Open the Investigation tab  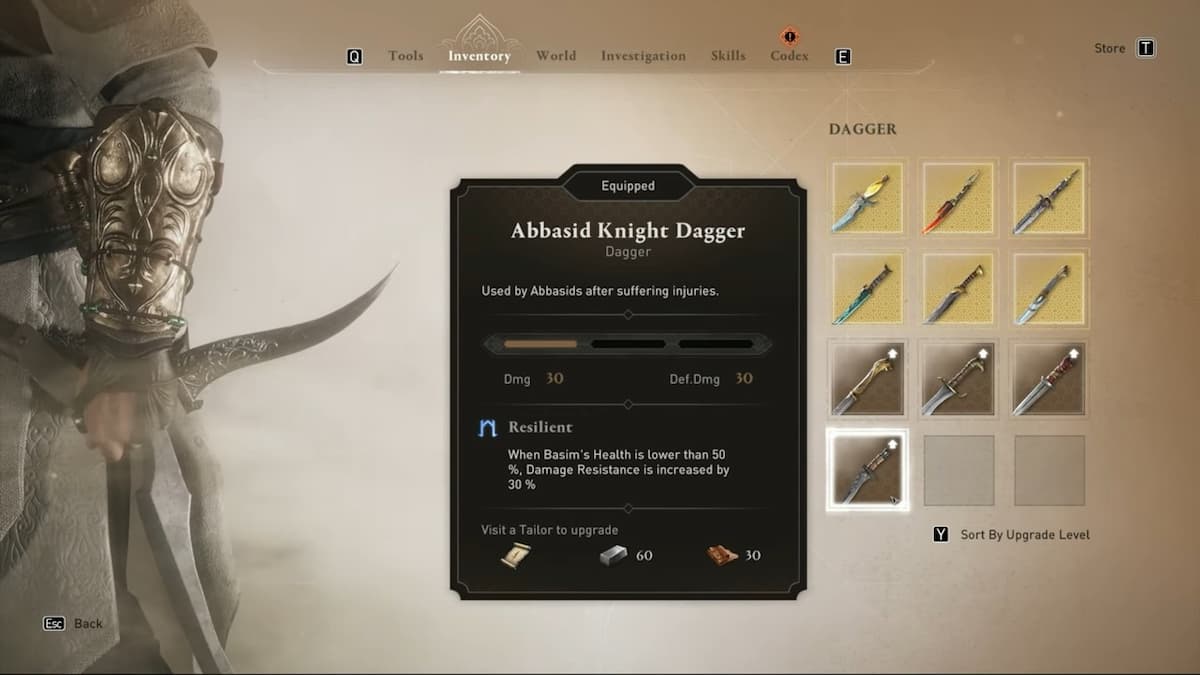pos(643,56)
